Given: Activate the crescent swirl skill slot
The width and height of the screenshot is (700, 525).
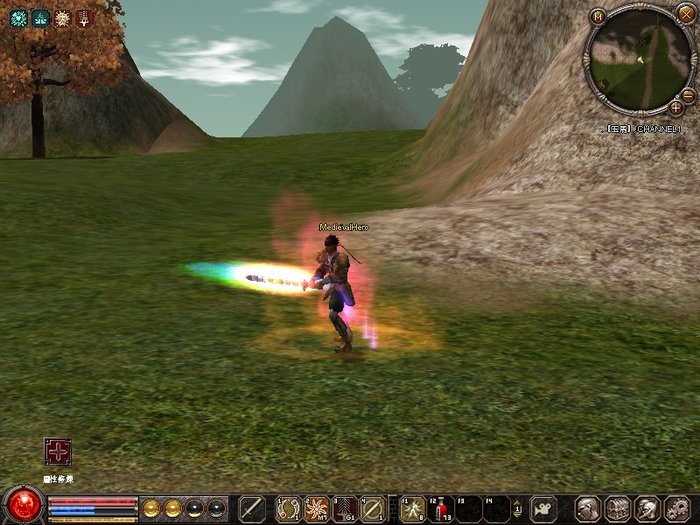Looking at the screenshot, I should (289, 508).
